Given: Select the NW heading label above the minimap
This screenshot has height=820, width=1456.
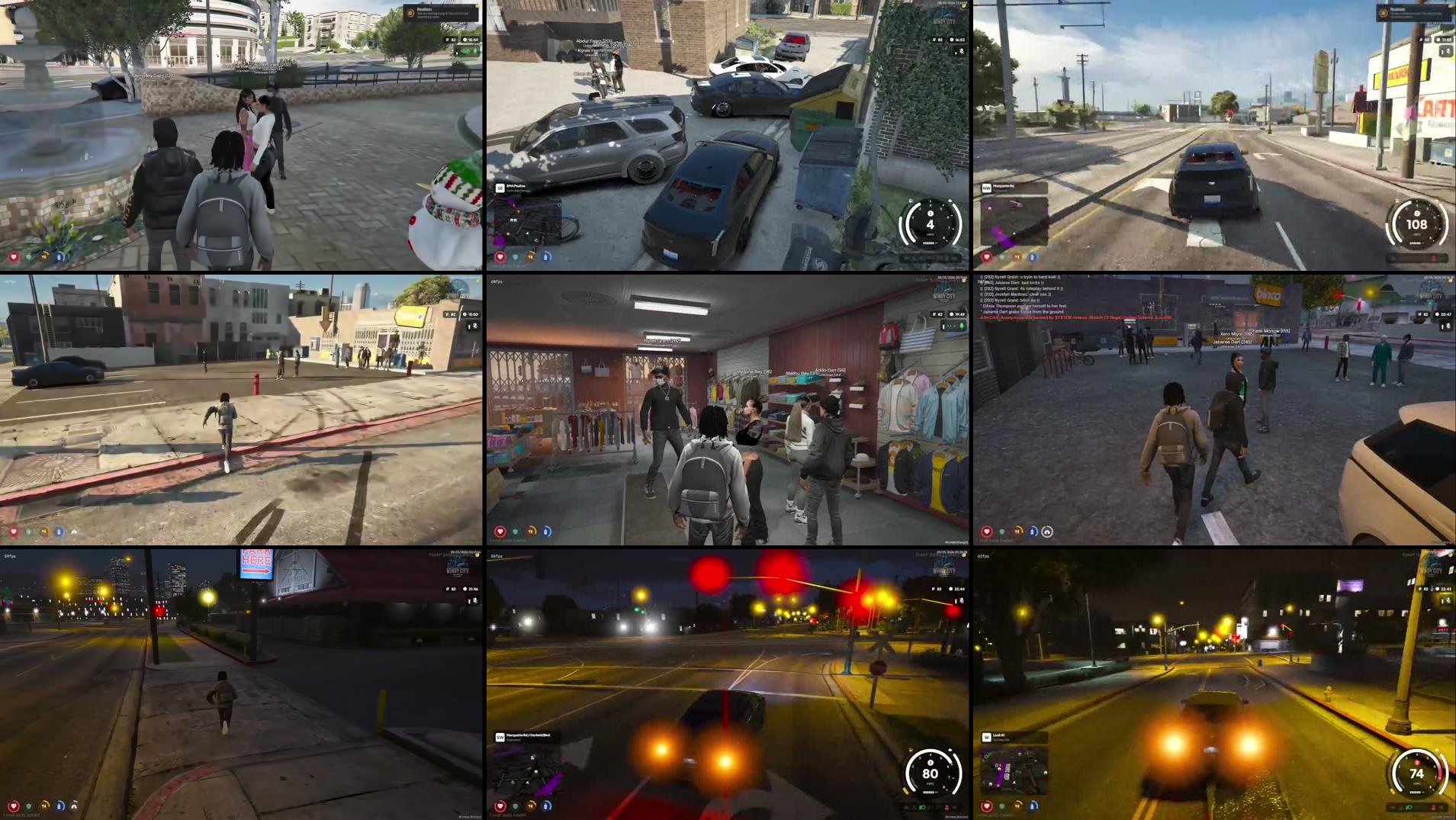Looking at the screenshot, I should tap(986, 188).
